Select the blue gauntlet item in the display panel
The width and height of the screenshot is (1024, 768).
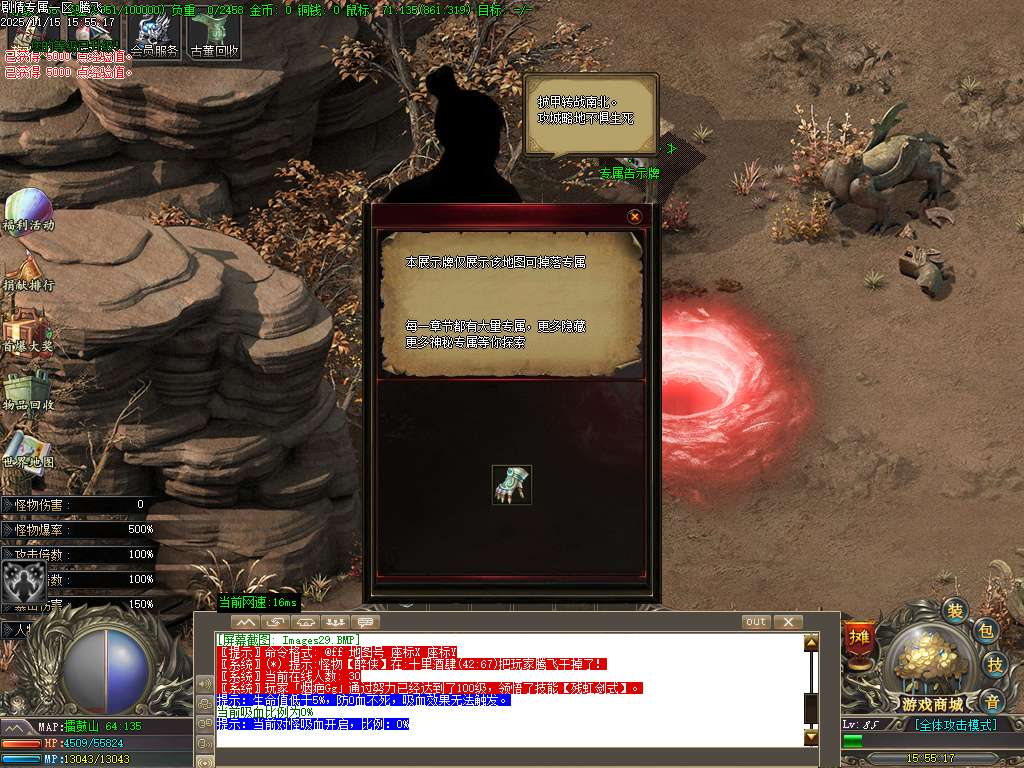512,484
